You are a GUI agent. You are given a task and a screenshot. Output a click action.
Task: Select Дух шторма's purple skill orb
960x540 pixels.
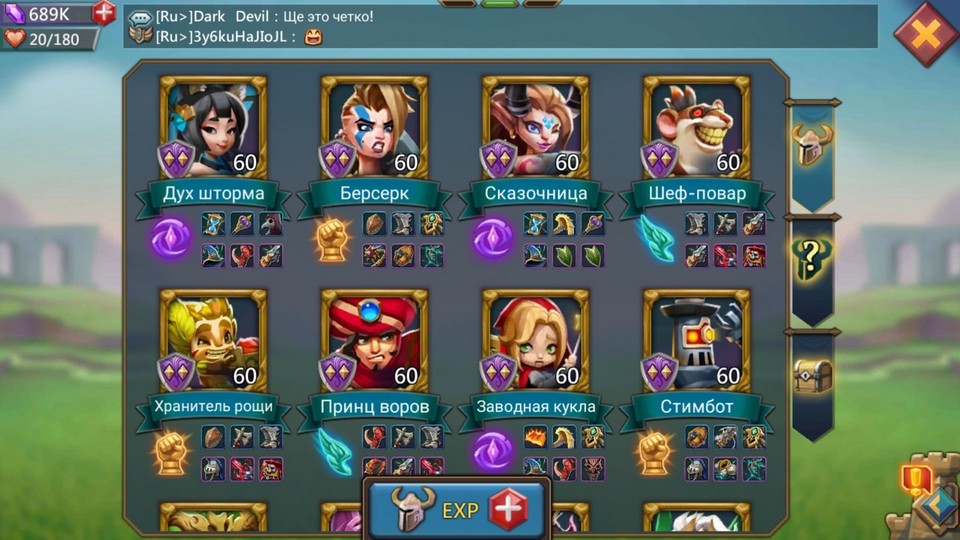click(170, 240)
